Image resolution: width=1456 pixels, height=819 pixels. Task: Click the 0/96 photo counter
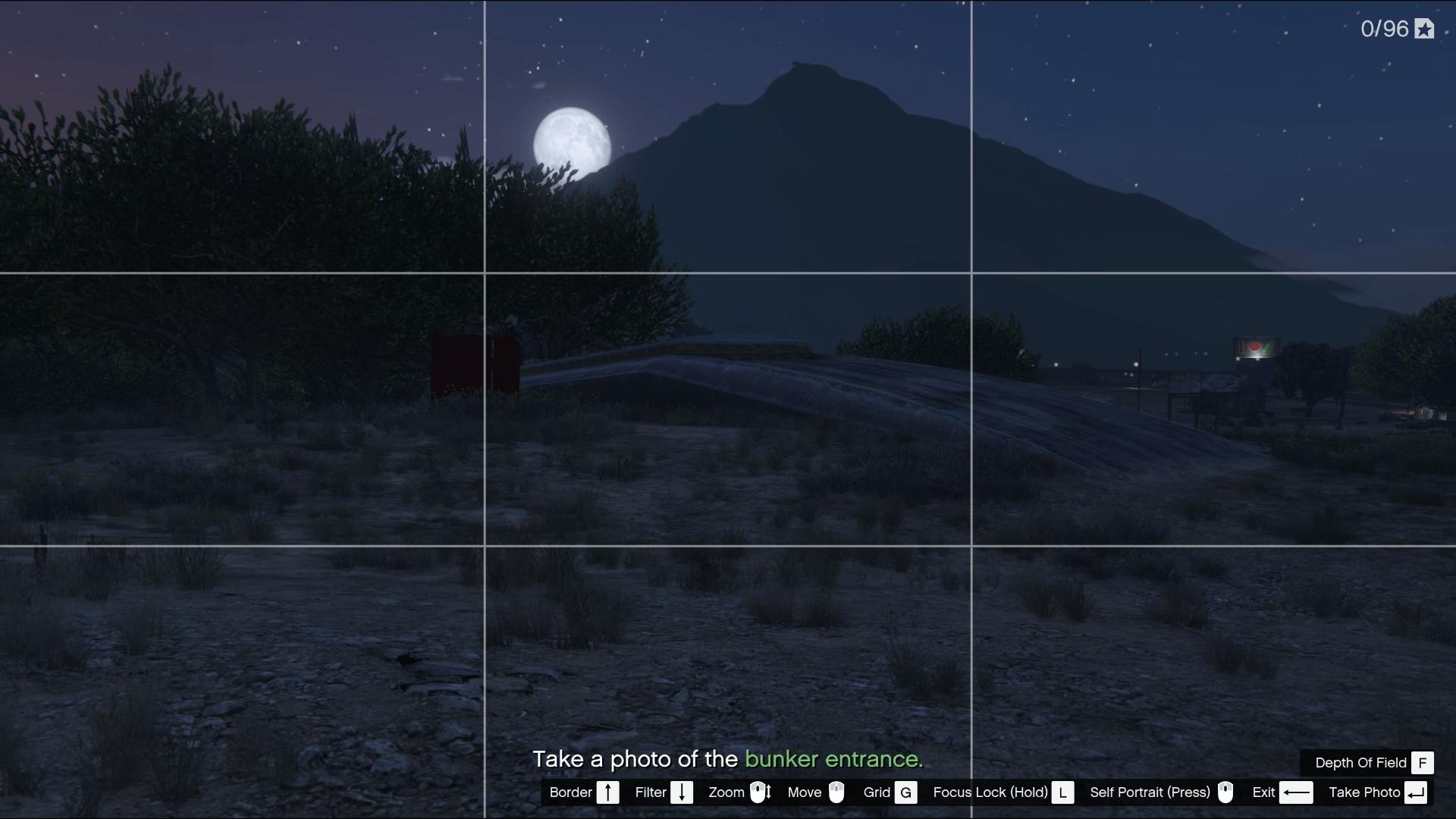[1386, 29]
